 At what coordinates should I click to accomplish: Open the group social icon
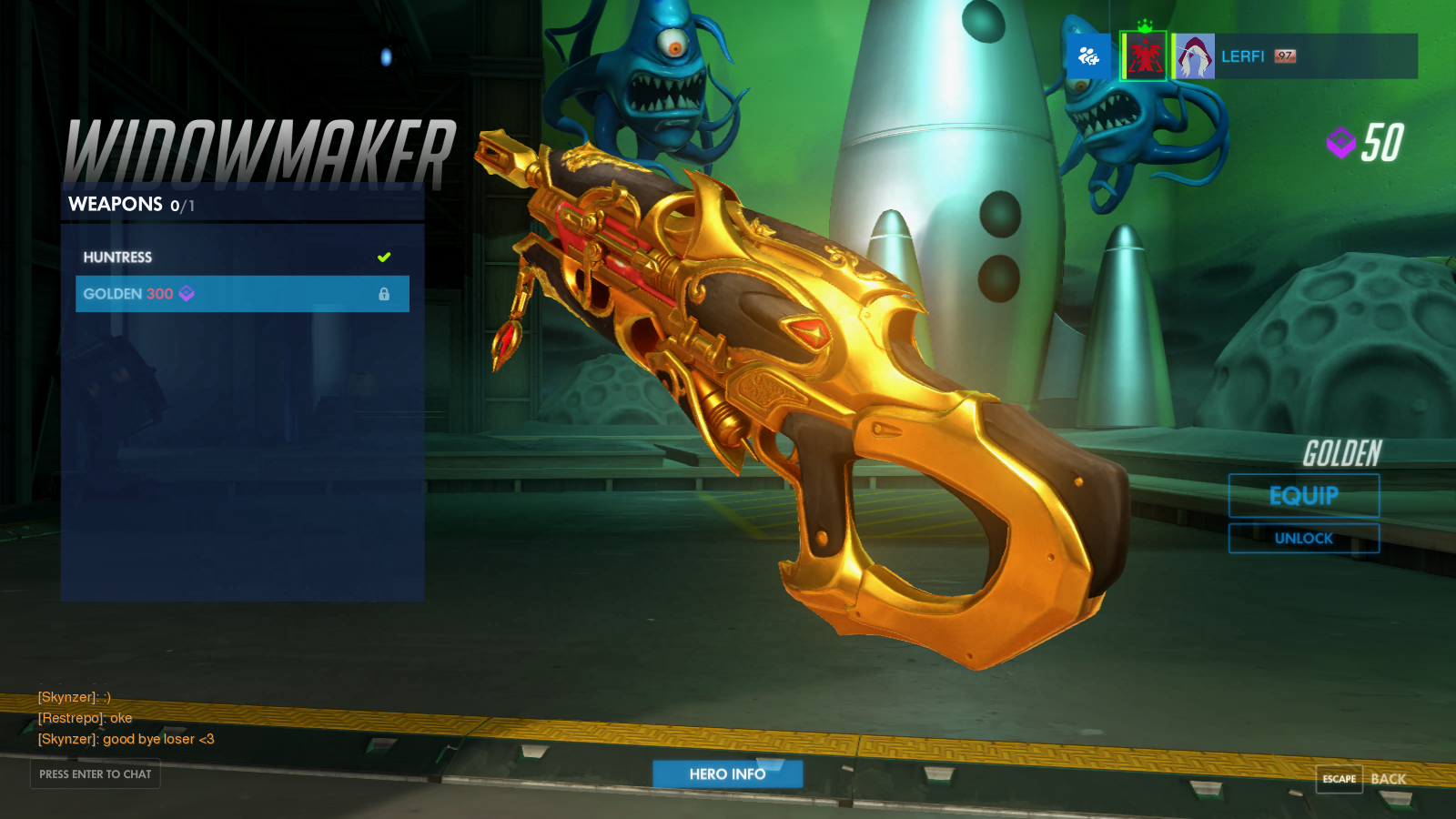click(x=1088, y=56)
